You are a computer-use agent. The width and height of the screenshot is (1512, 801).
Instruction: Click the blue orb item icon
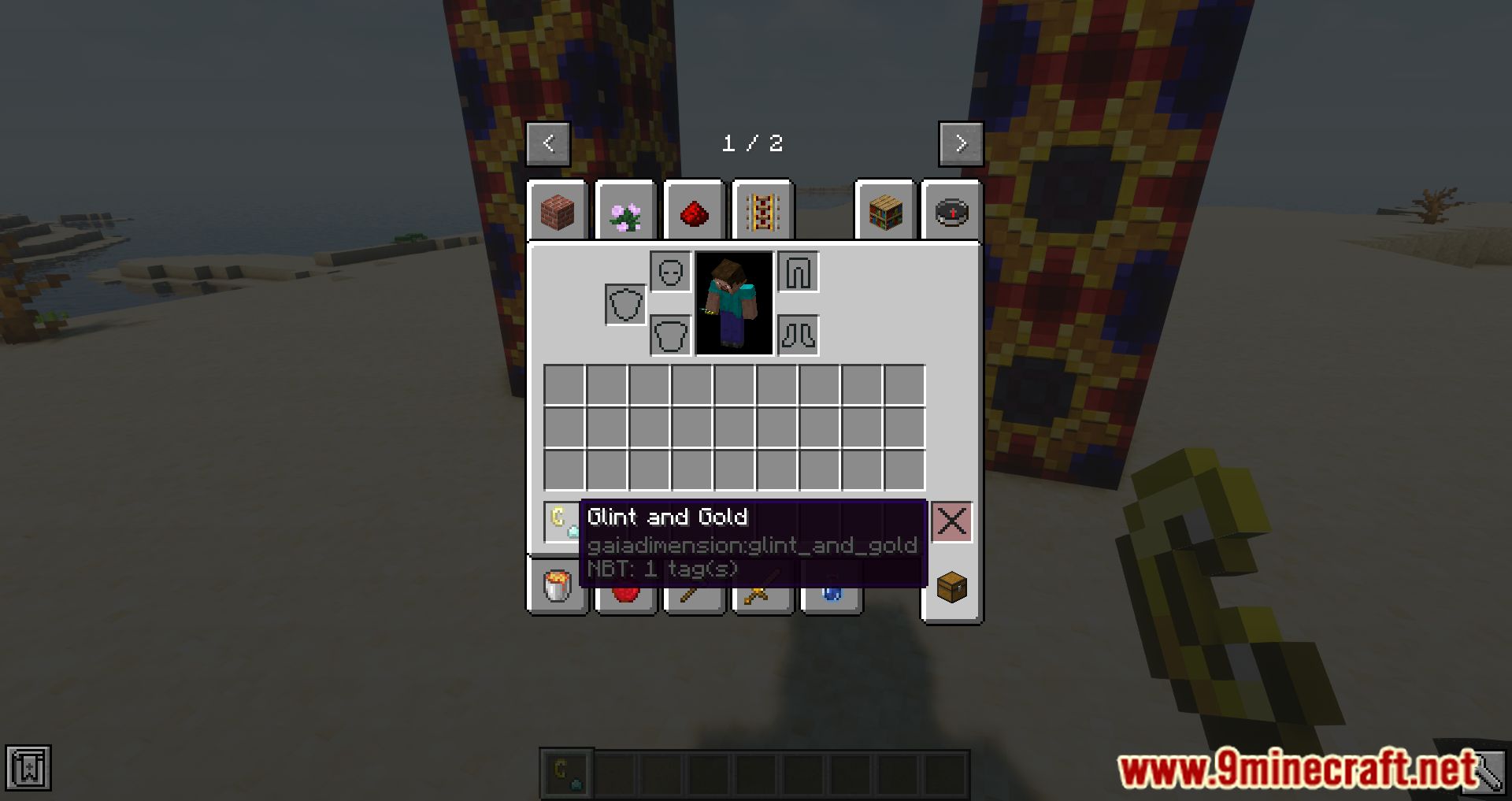tap(831, 595)
